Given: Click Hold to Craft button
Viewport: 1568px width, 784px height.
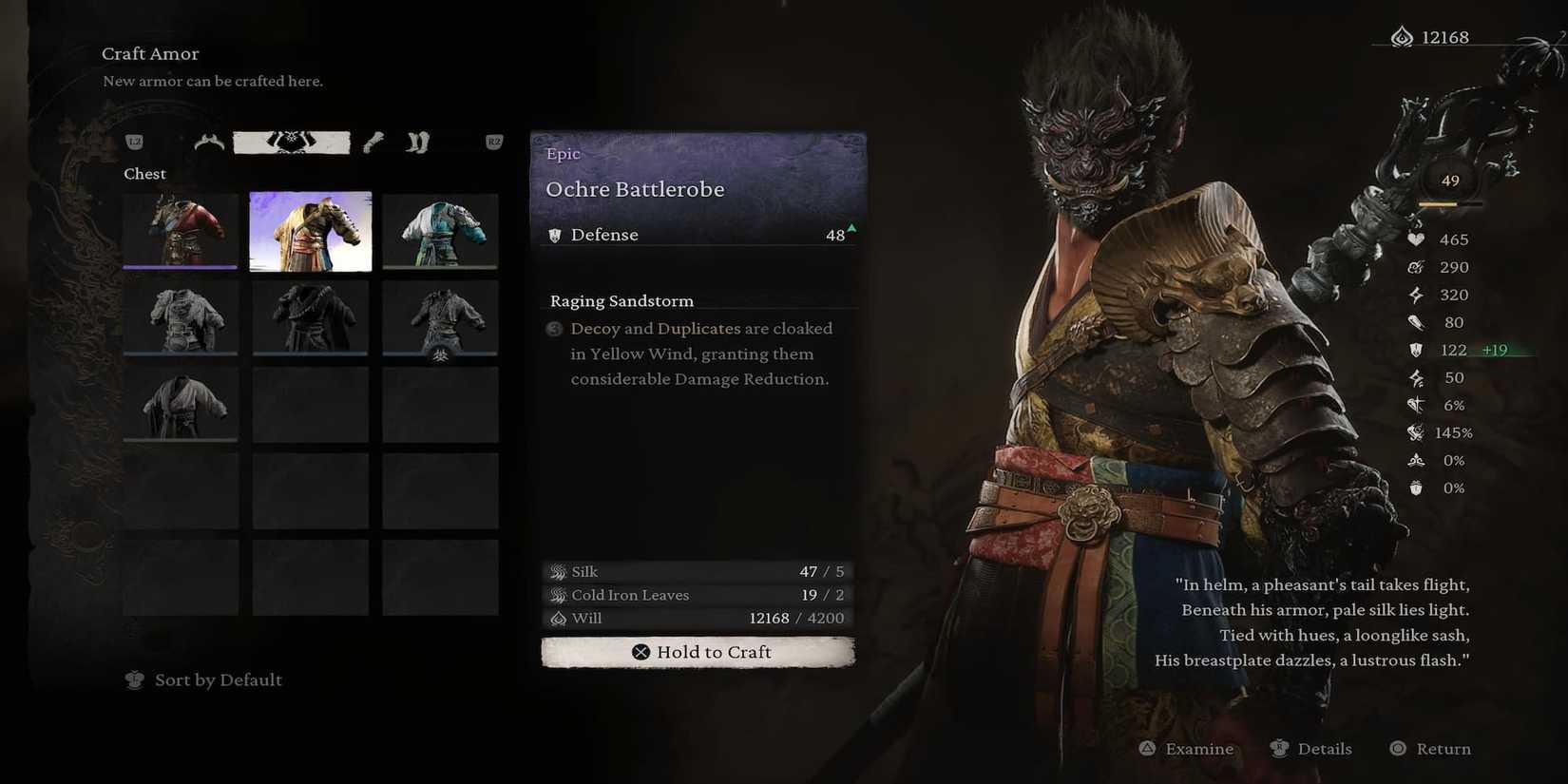Looking at the screenshot, I should tap(698, 652).
